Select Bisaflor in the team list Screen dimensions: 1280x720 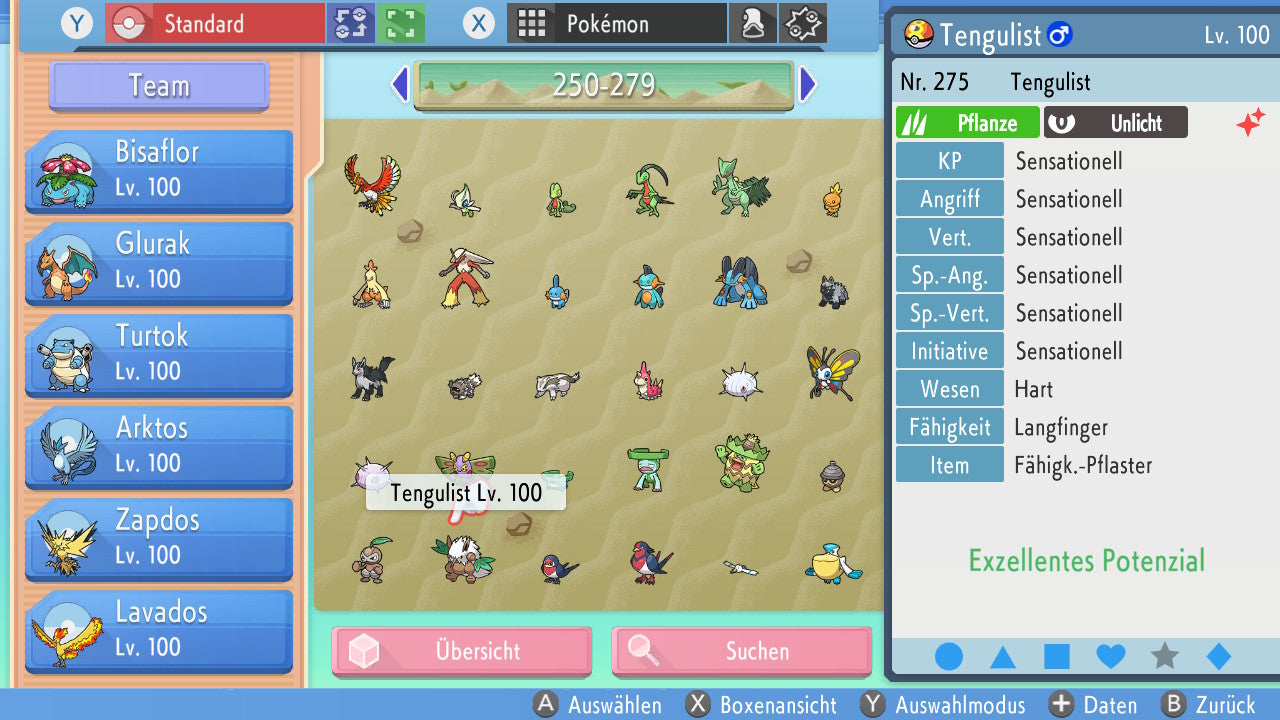coord(159,170)
